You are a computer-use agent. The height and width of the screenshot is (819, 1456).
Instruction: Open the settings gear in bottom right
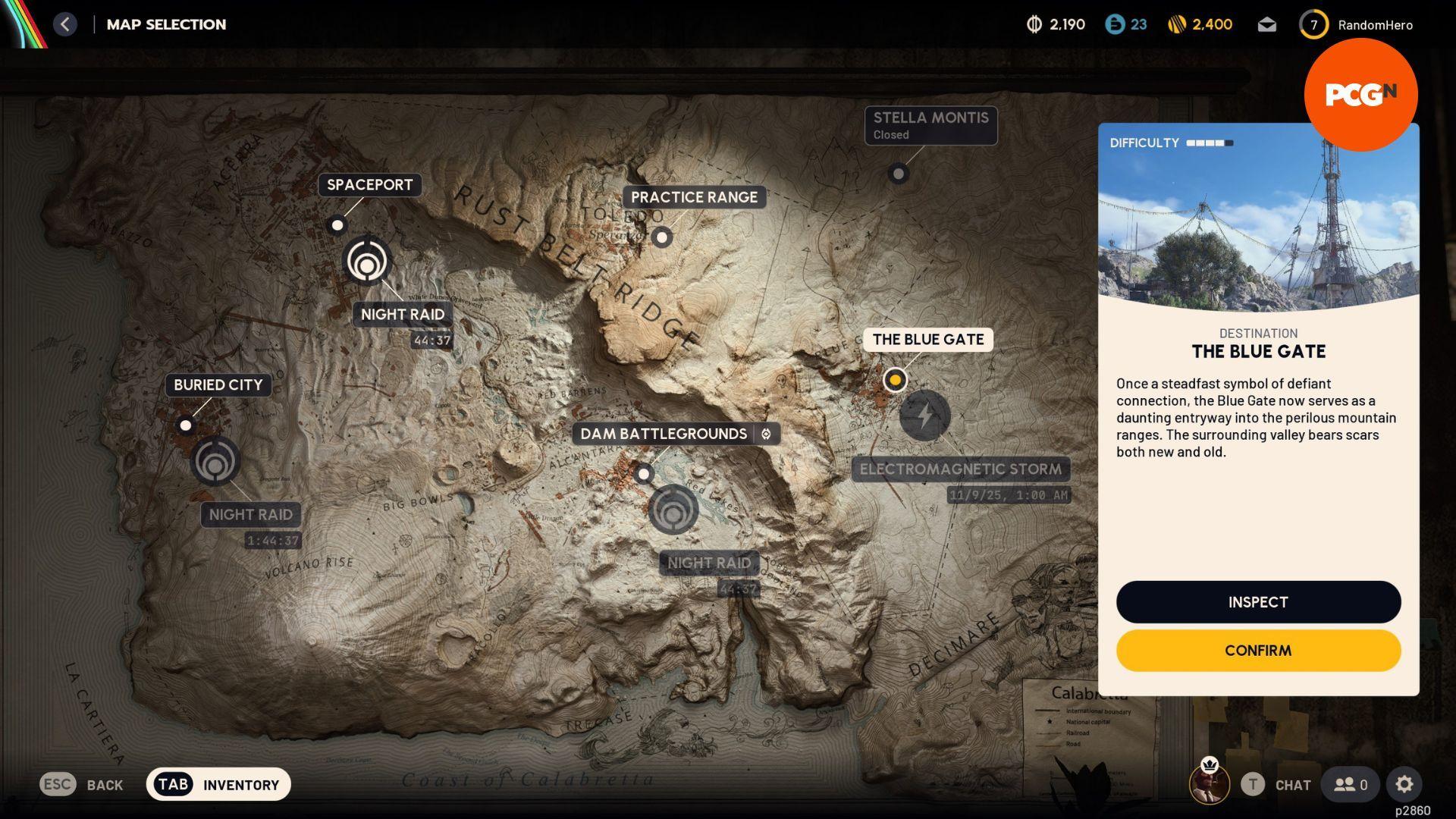1405,784
